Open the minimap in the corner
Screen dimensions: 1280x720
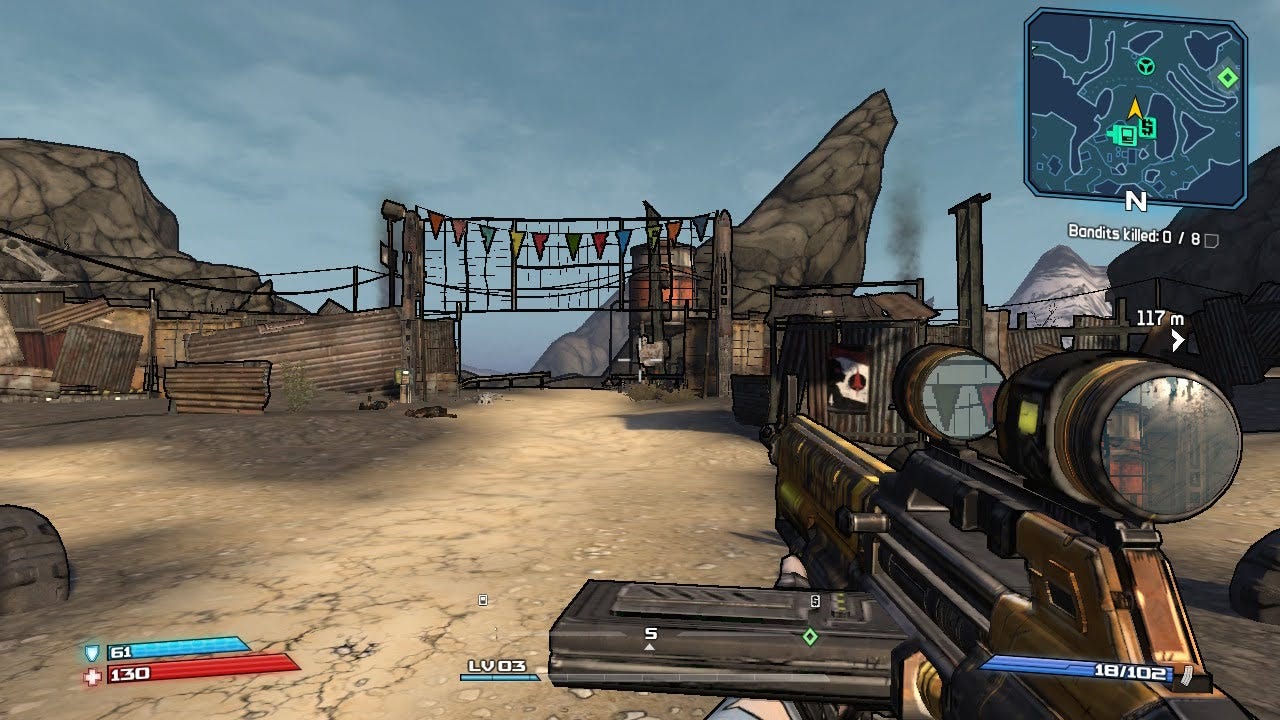tap(1136, 106)
